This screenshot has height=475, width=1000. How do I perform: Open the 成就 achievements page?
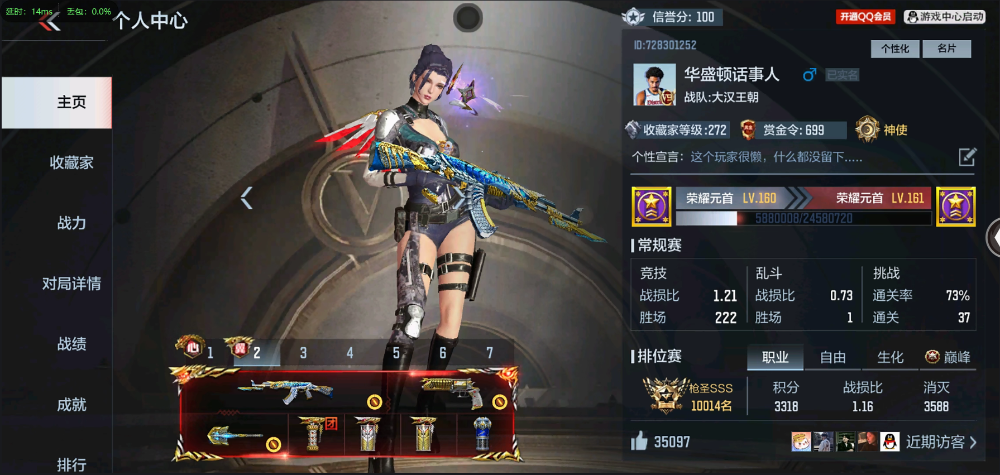click(71, 405)
